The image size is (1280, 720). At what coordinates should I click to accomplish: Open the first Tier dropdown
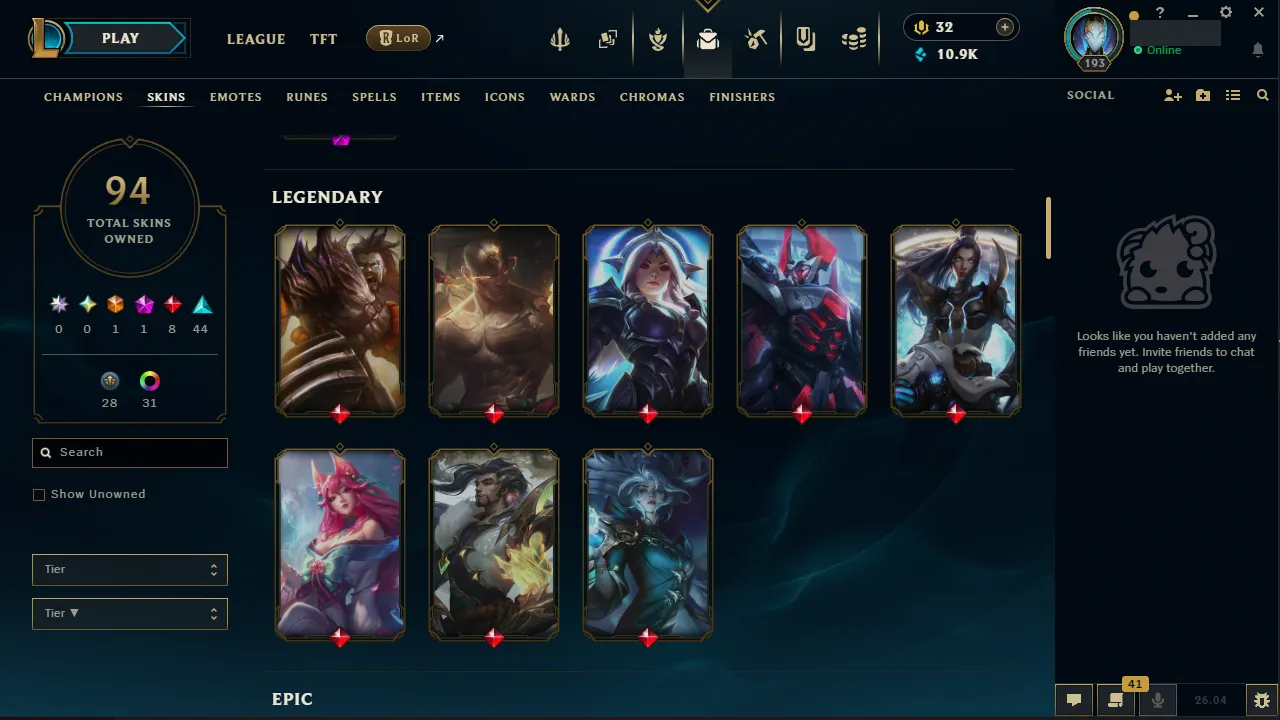click(x=129, y=569)
